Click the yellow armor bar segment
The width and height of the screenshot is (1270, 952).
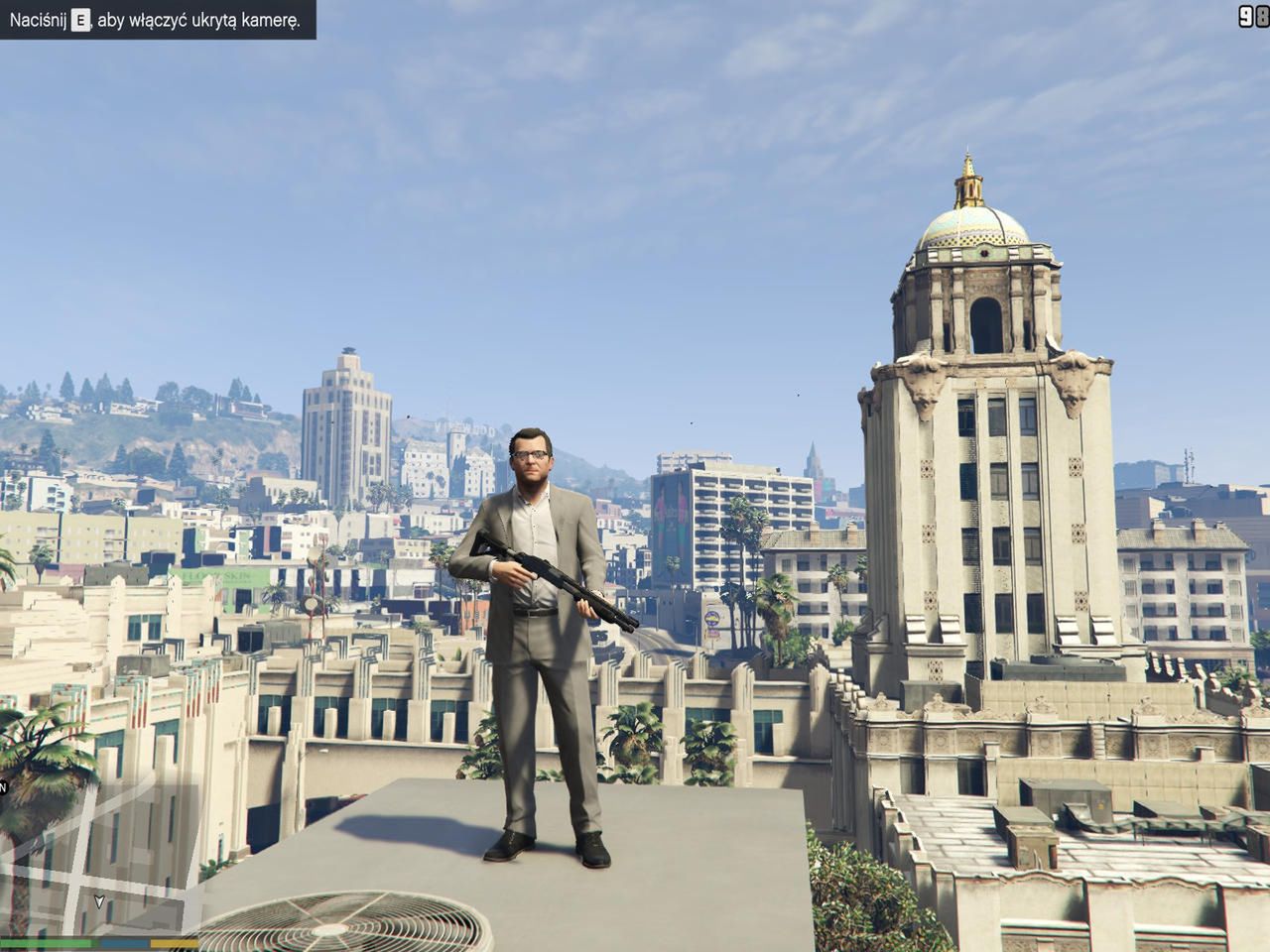coord(174,942)
